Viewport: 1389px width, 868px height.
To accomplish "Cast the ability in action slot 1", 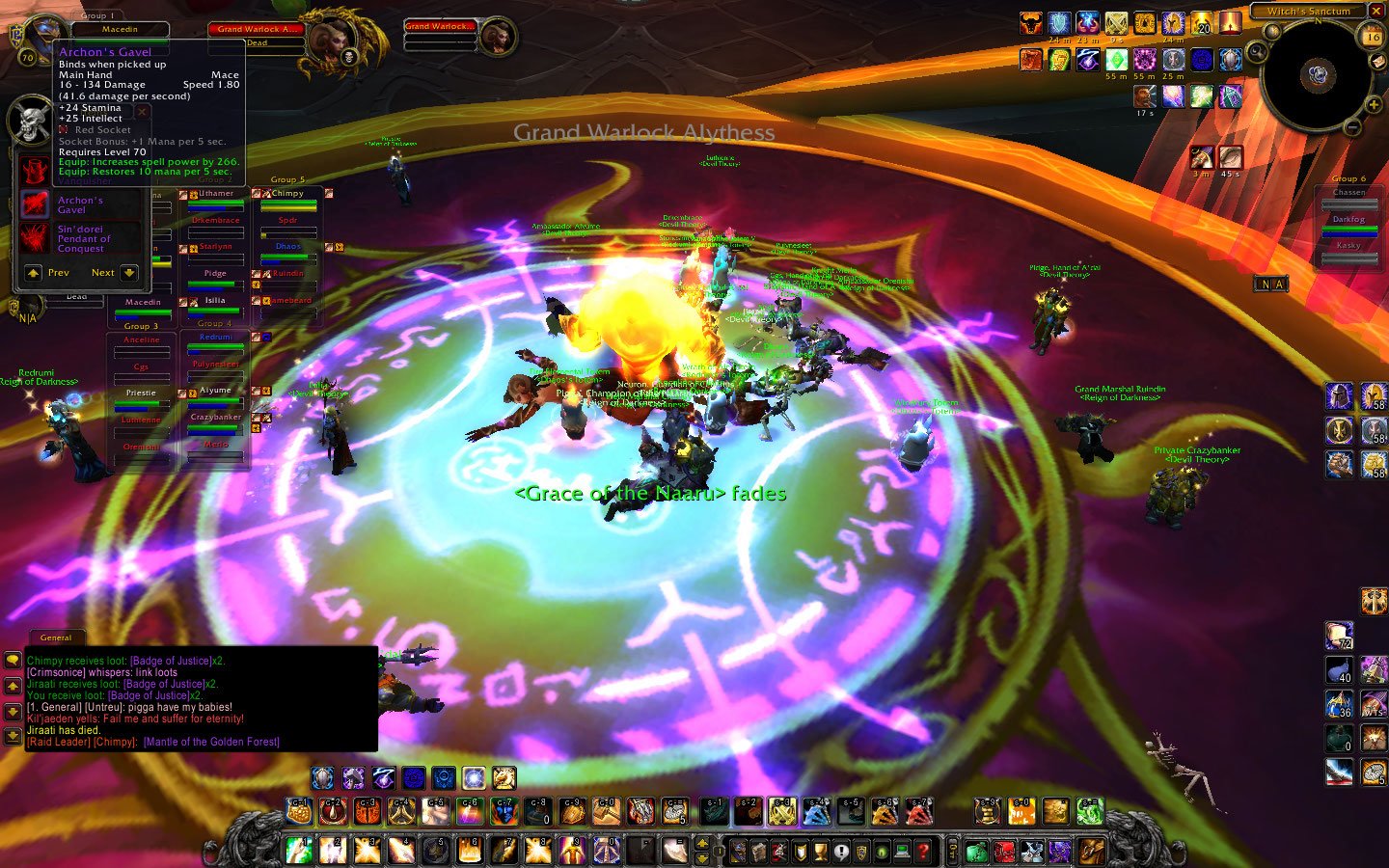I will (x=299, y=851).
